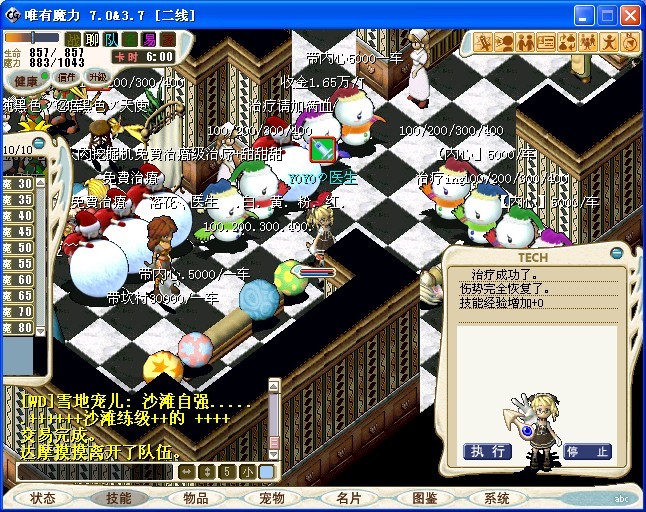Open the 系统 system menu
Image resolution: width=646 pixels, height=512 pixels.
(497, 498)
